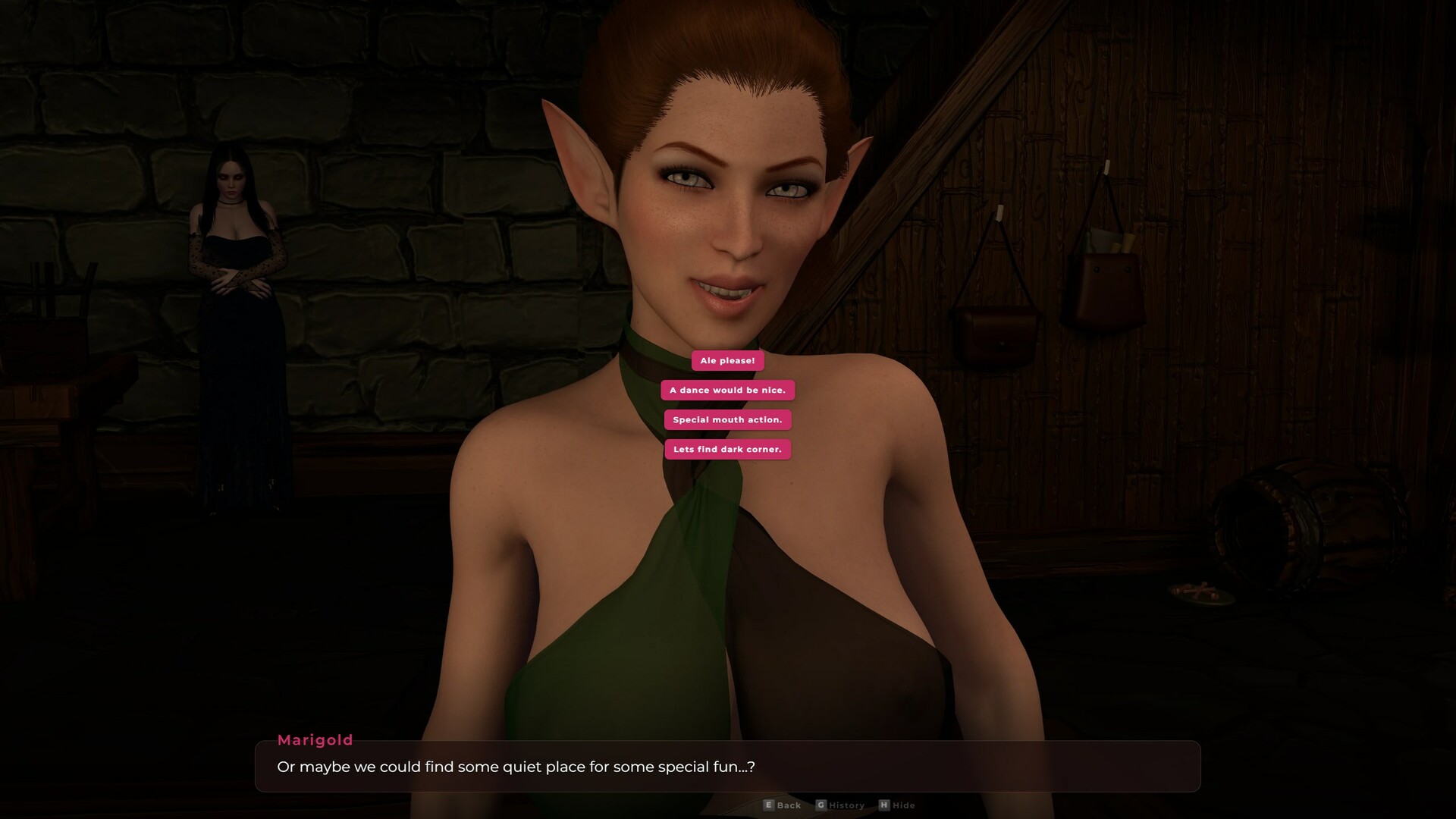The height and width of the screenshot is (819, 1456).
Task: Click the E key badge next to Back
Action: click(x=769, y=805)
